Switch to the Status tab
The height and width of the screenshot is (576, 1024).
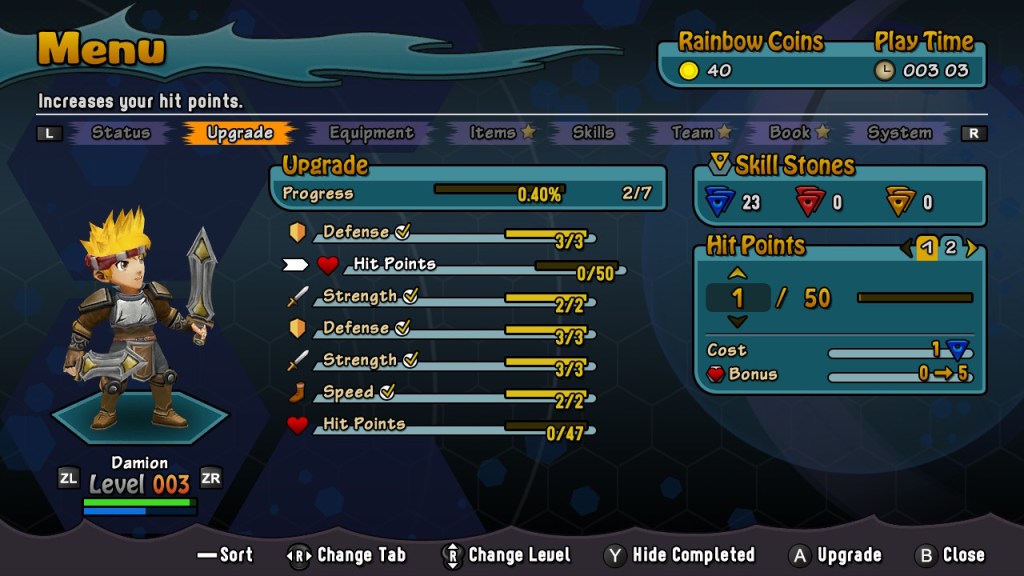(x=121, y=133)
